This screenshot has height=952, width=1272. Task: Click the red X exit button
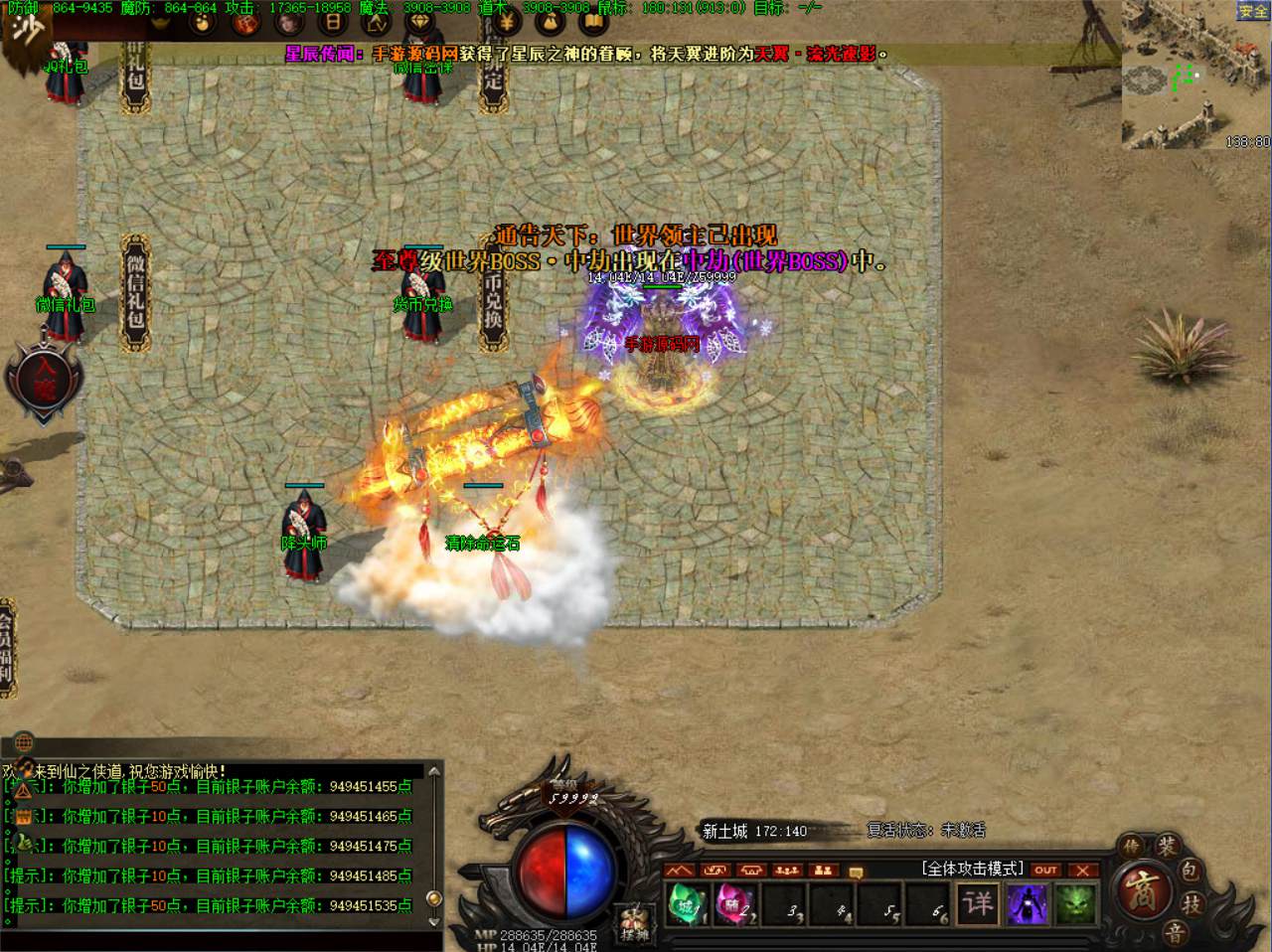[1083, 871]
